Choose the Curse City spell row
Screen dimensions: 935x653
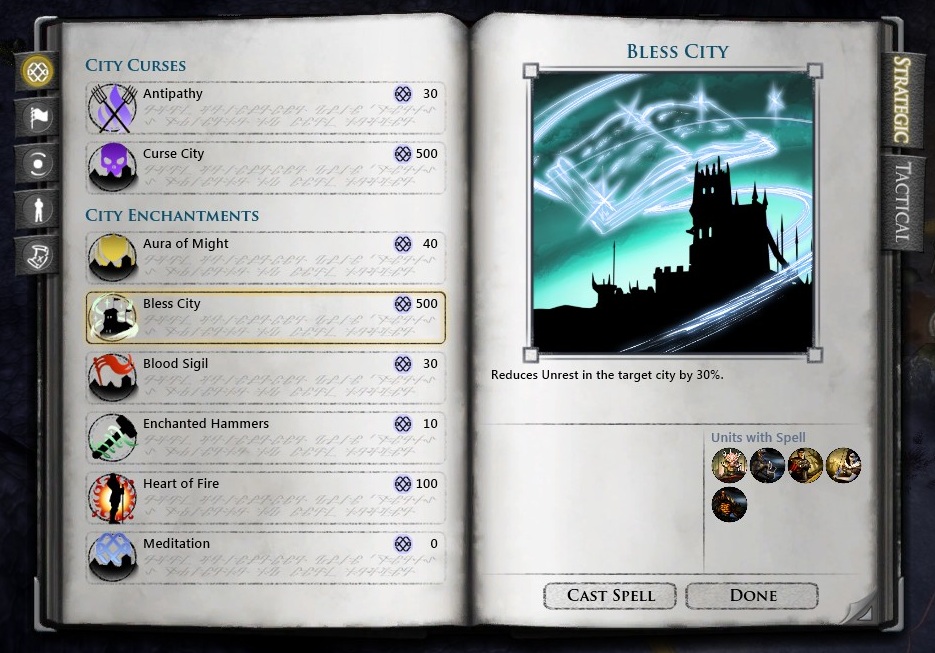click(x=265, y=168)
